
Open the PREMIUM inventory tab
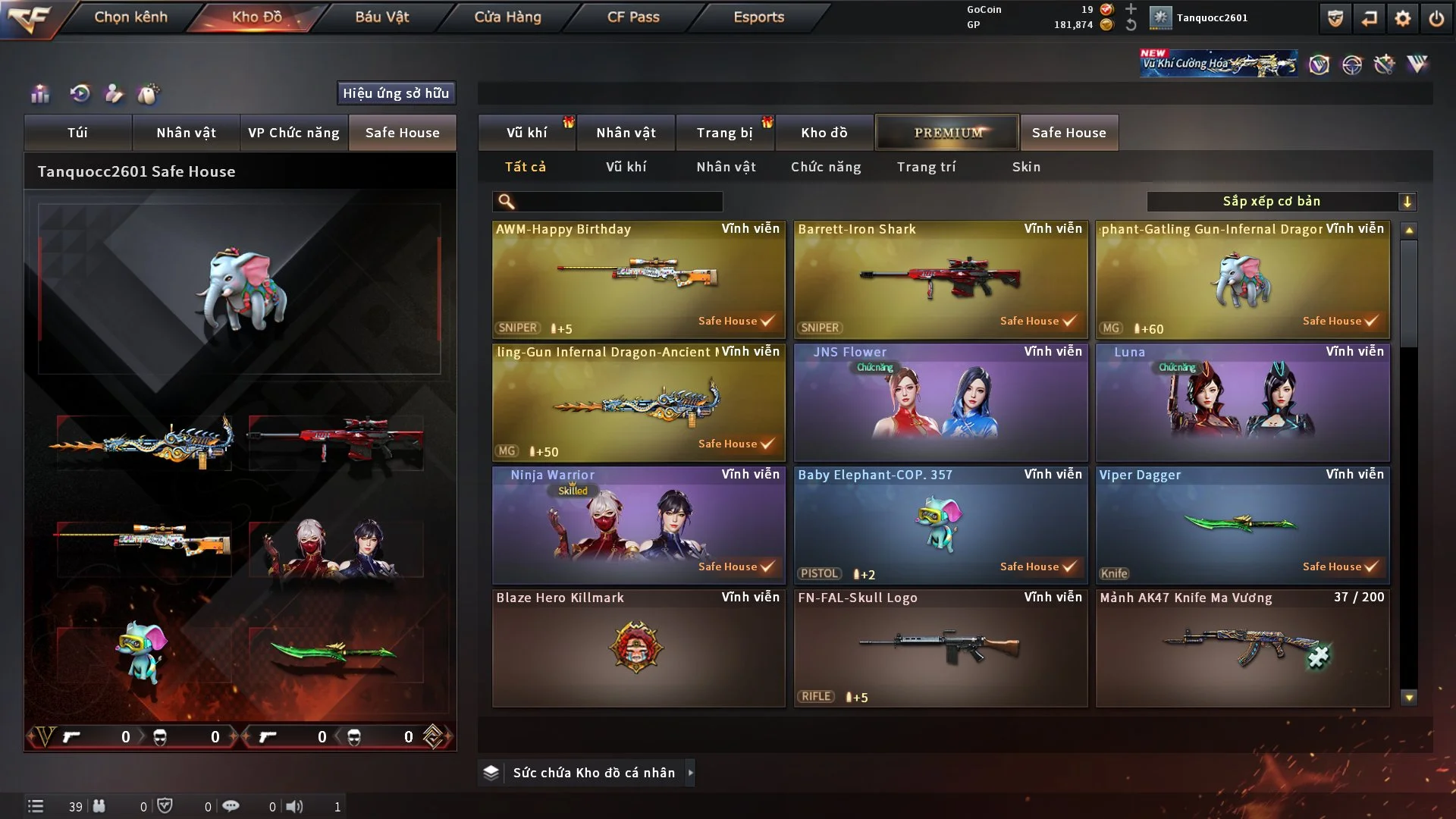(947, 133)
